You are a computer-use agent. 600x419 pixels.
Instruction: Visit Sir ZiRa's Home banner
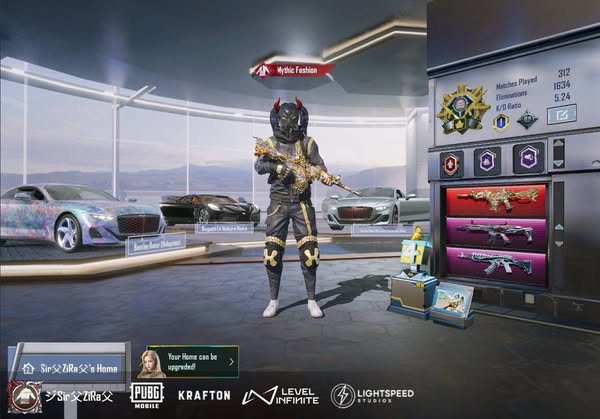[x=78, y=368]
